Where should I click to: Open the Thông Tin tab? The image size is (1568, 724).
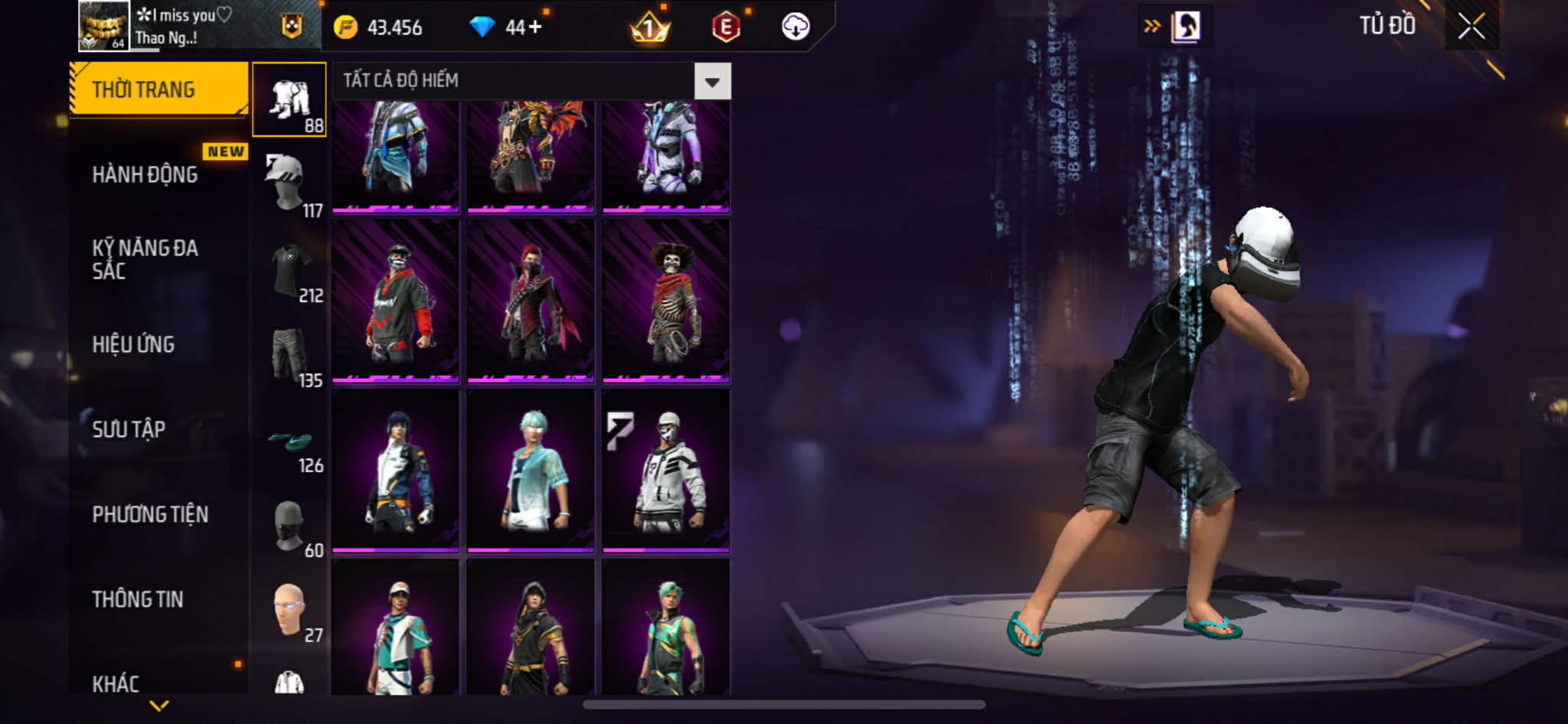click(138, 599)
